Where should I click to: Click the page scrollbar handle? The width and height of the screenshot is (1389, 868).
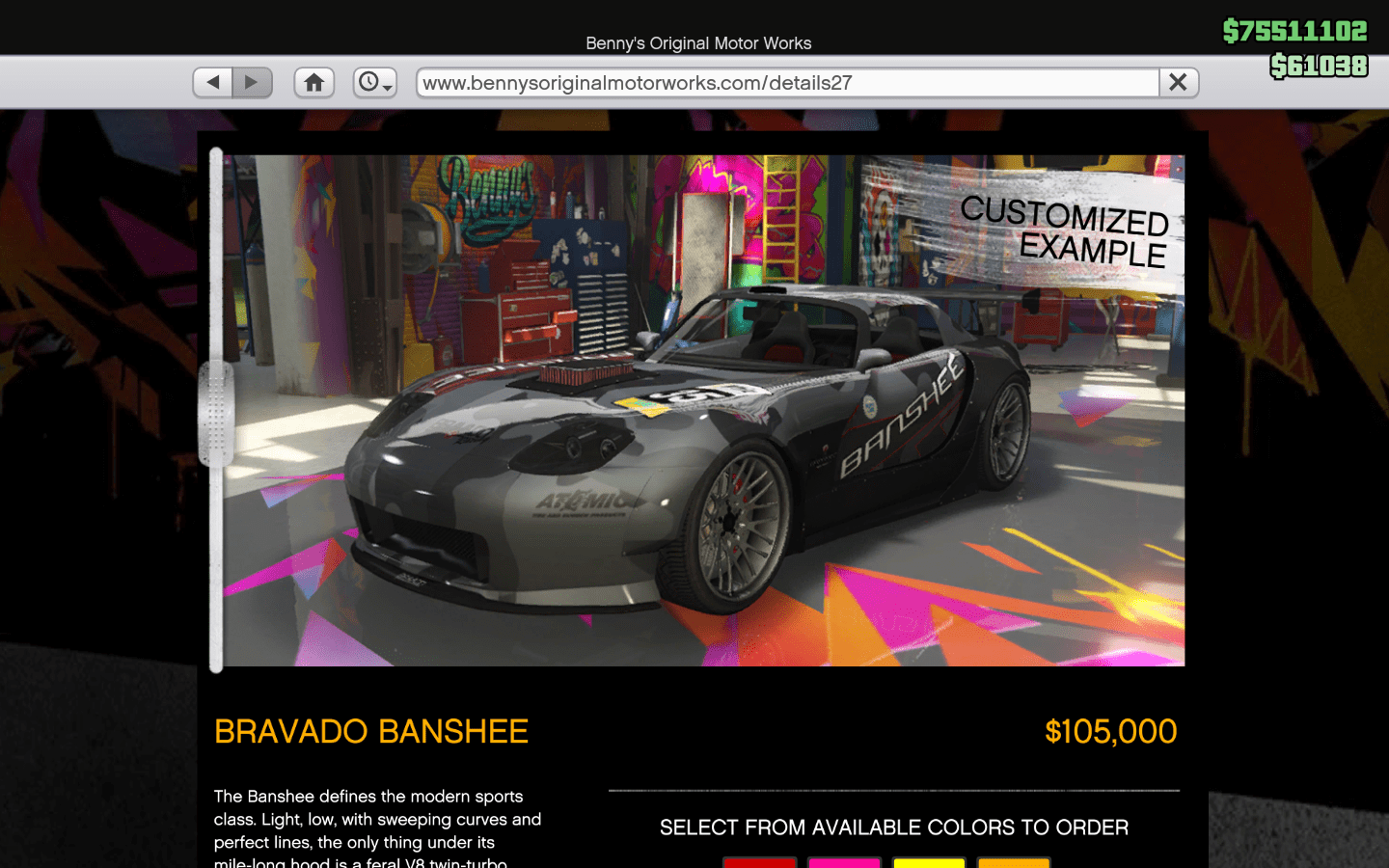(216, 415)
